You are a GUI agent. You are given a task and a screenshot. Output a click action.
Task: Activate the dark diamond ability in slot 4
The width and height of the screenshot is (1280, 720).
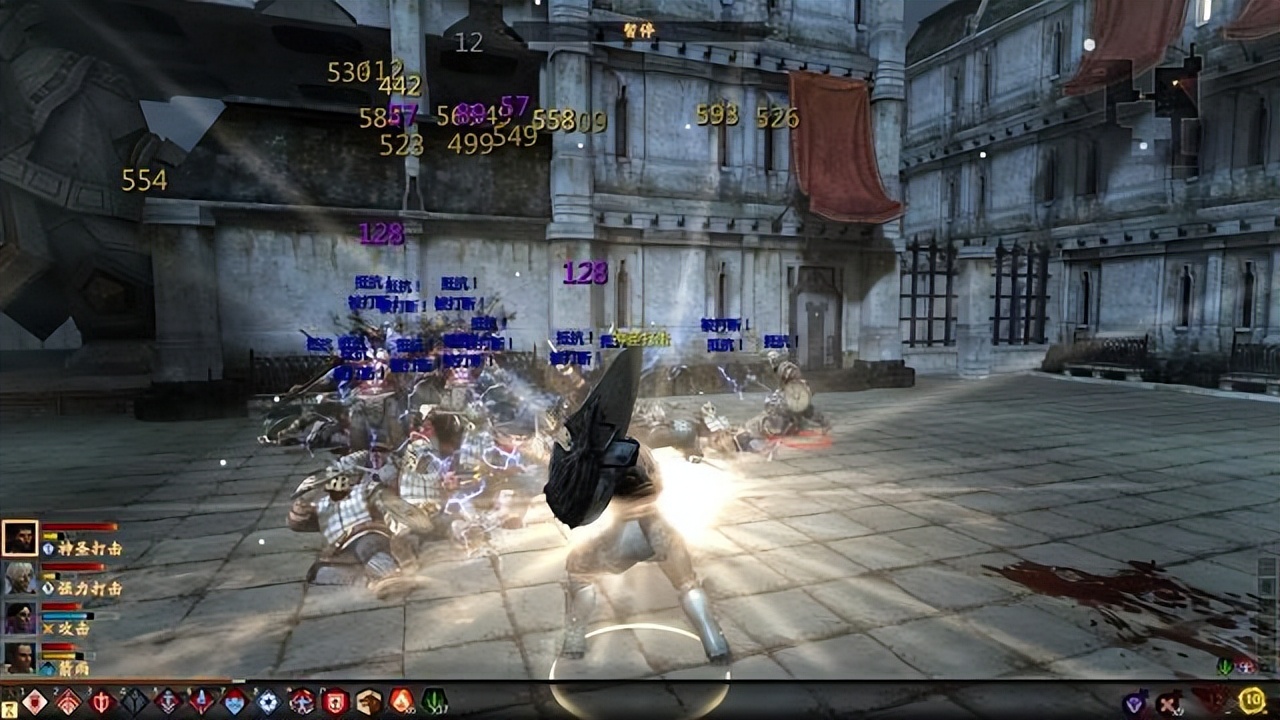(x=134, y=701)
